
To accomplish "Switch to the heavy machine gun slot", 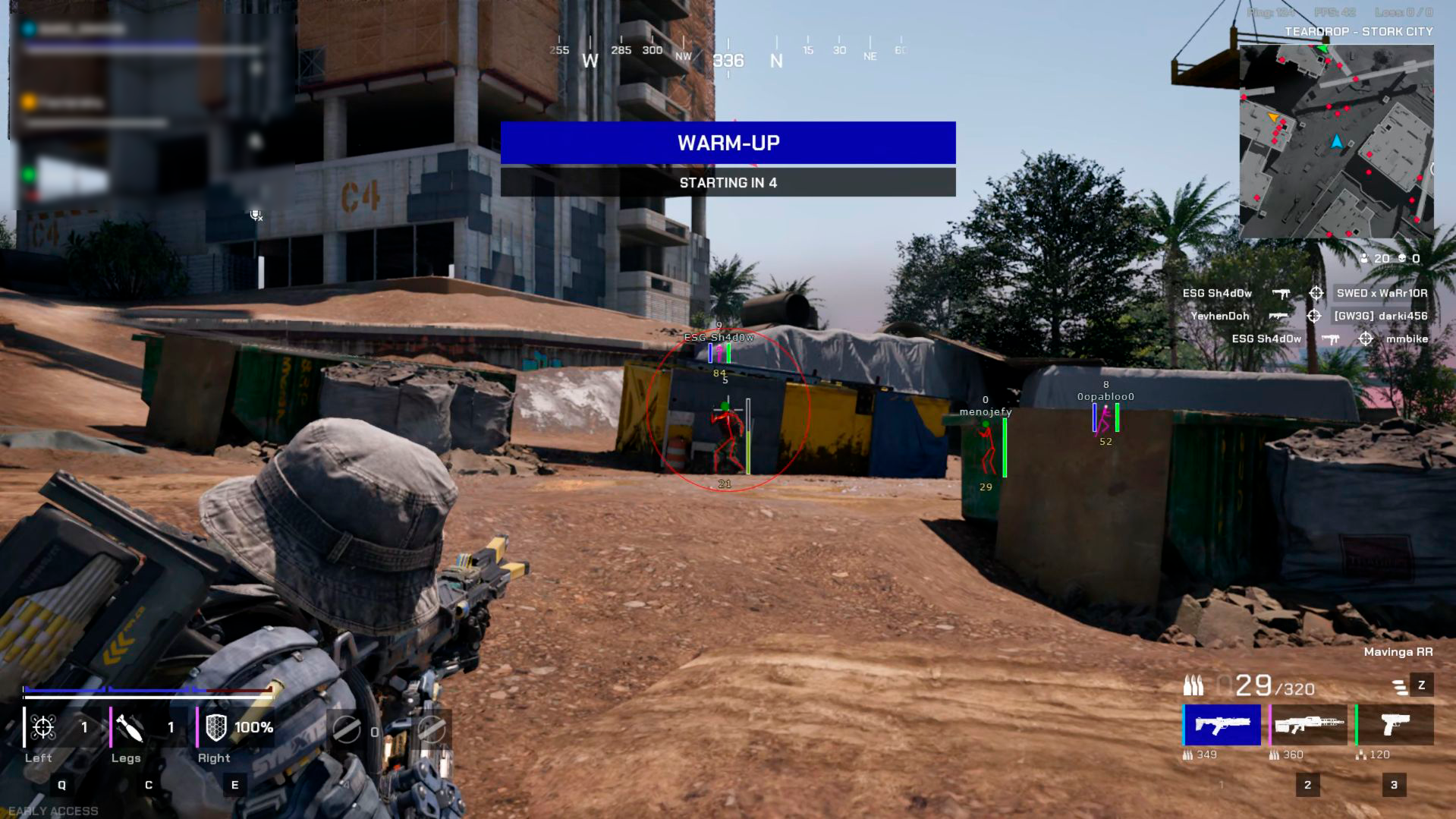I will pos(1309,725).
